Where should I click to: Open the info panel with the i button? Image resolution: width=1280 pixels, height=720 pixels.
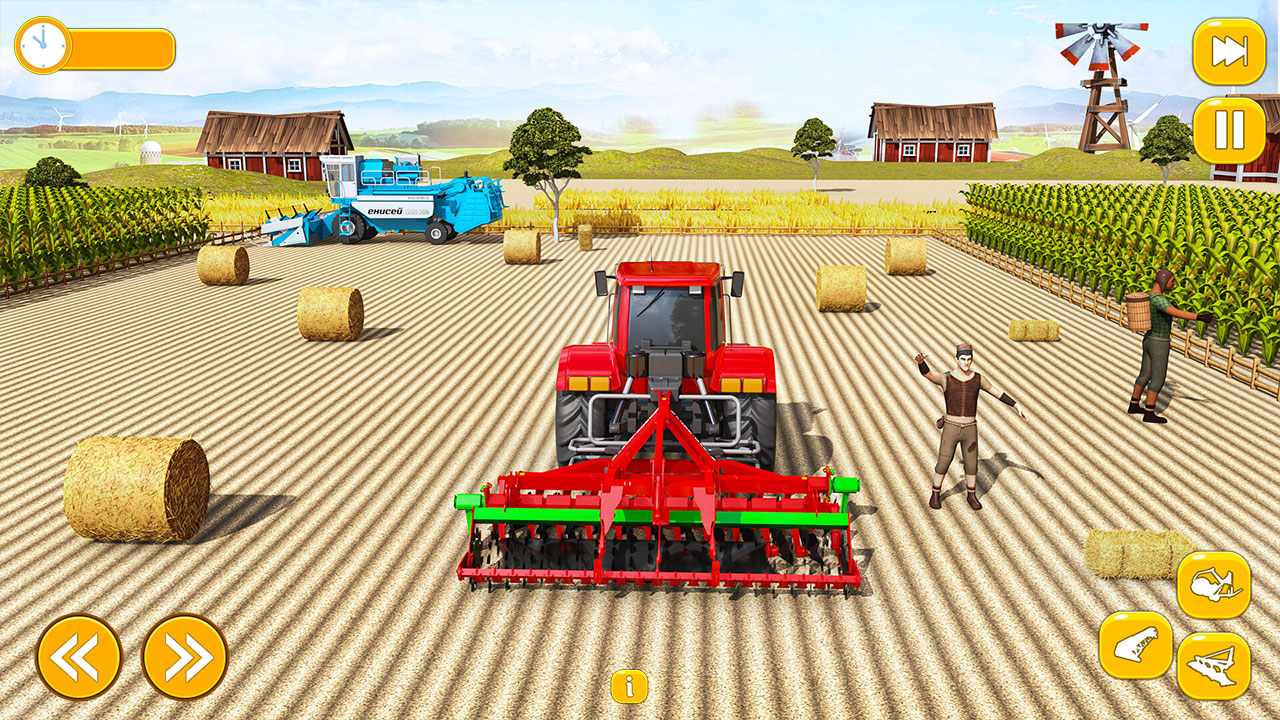coord(629,688)
